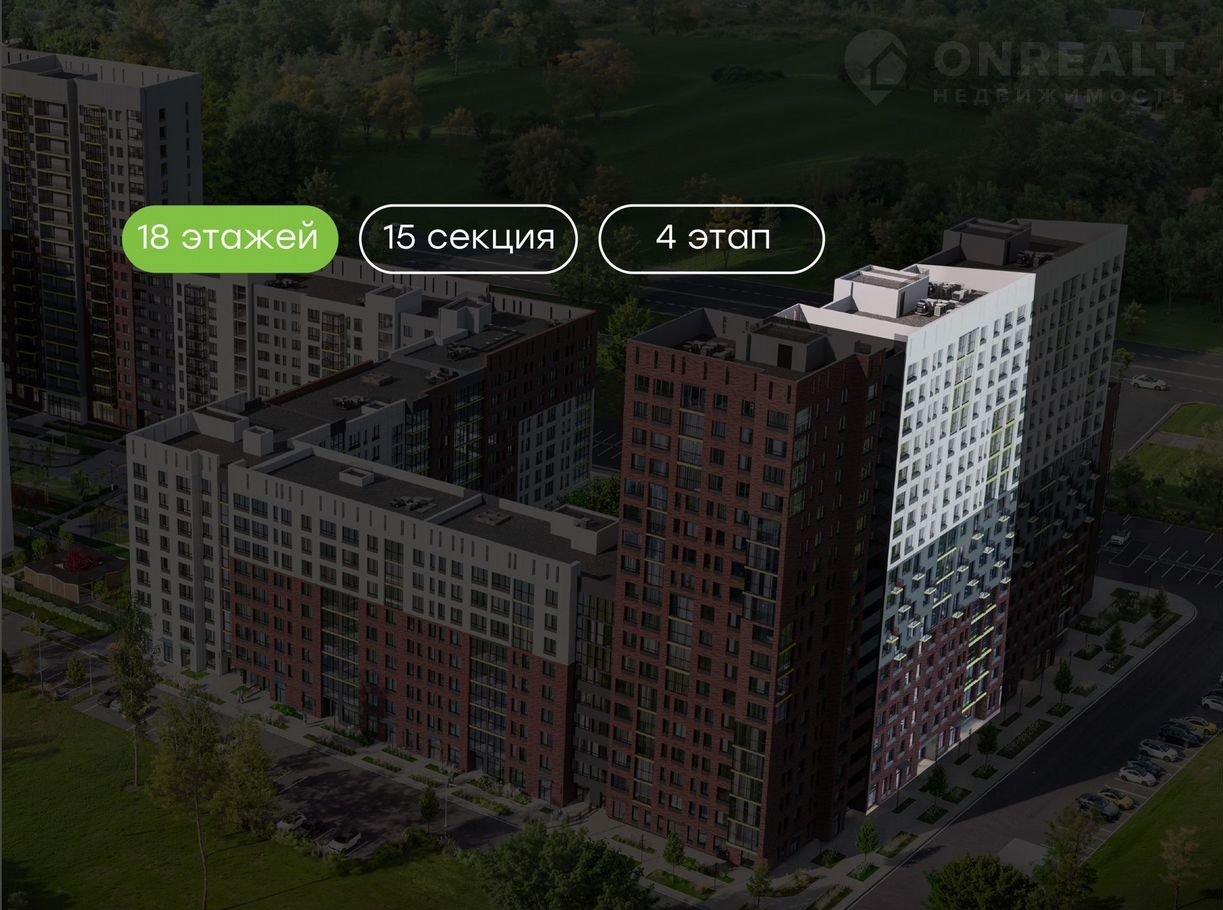Choose the "15 секция" pill
The height and width of the screenshot is (910, 1223).
coord(468,239)
